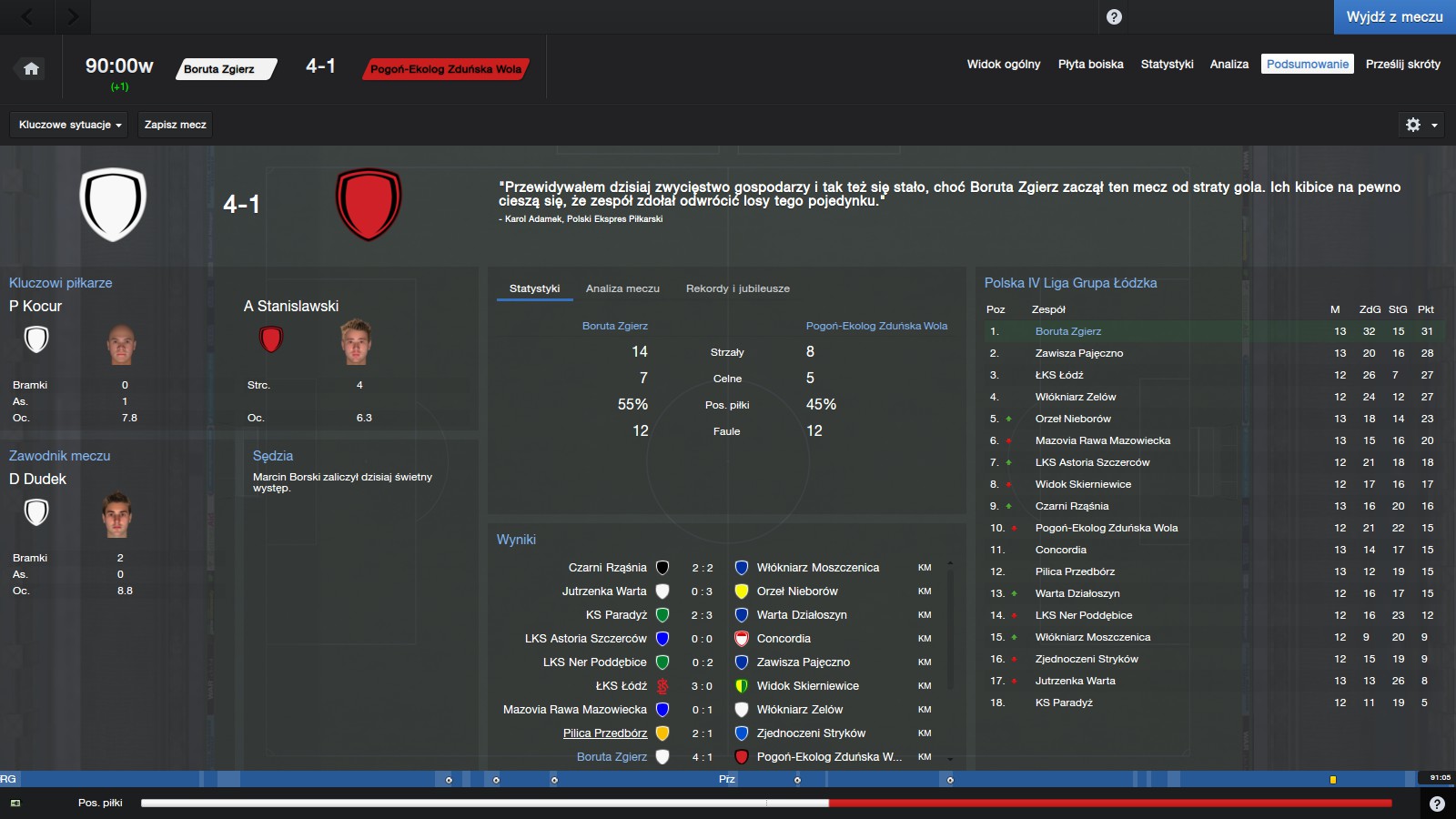Select Pilica Przedbórz in the results list
Screen dimensions: 1456x819
(604, 733)
